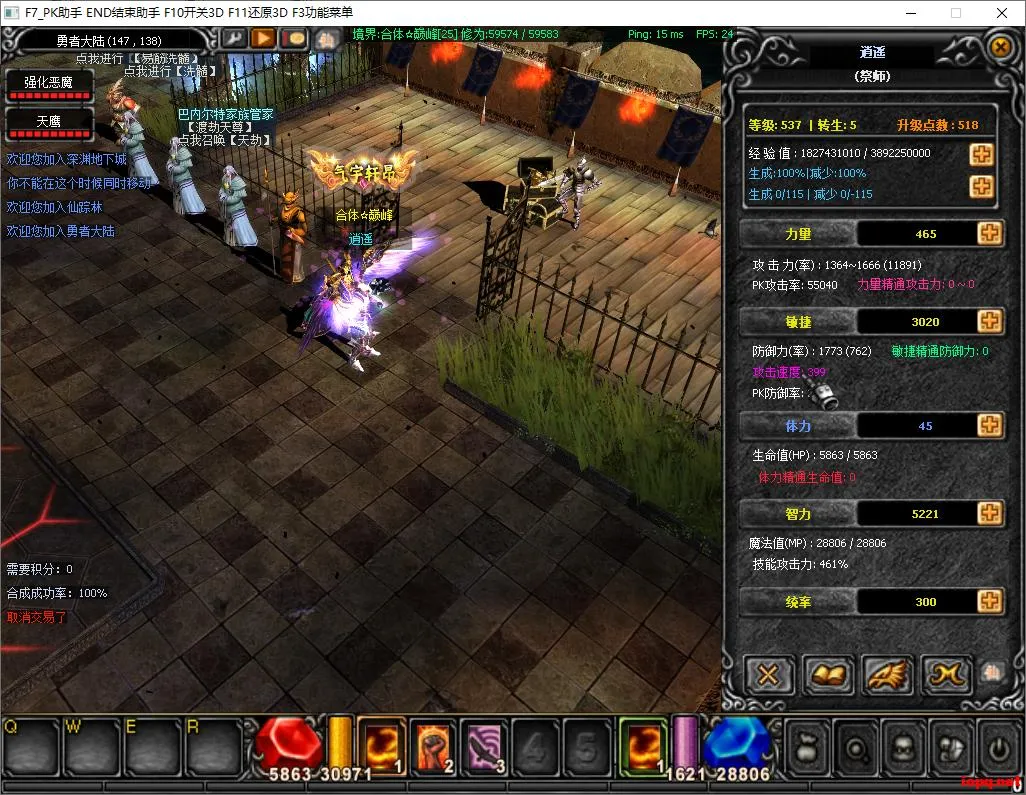Image resolution: width=1026 pixels, height=795 pixels.
Task: Click the magnifying glass icon
Action: coord(853,747)
